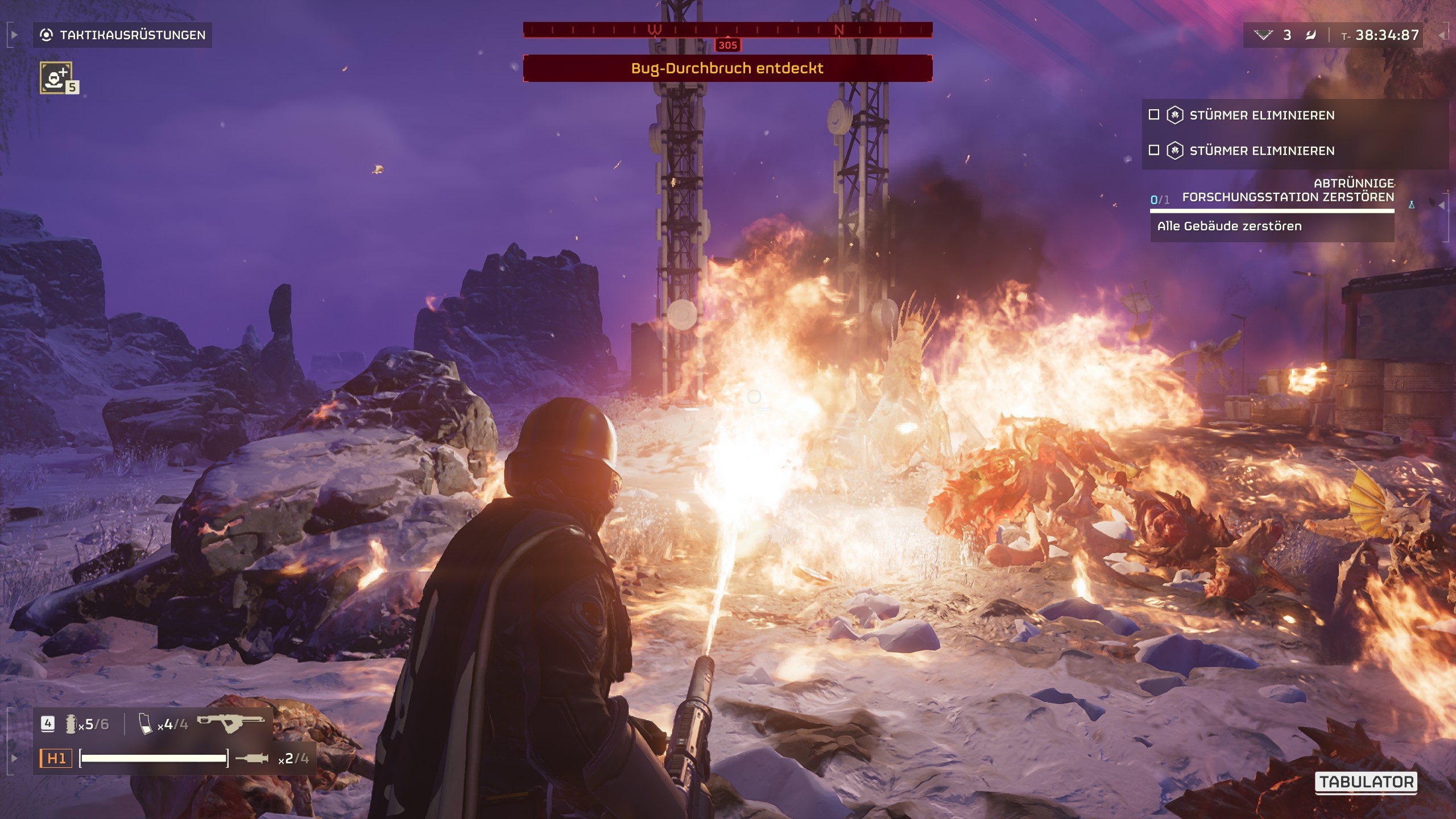This screenshot has width=1456, height=819.
Task: Expand the left HUD edge arrow
Action: pos(15,35)
